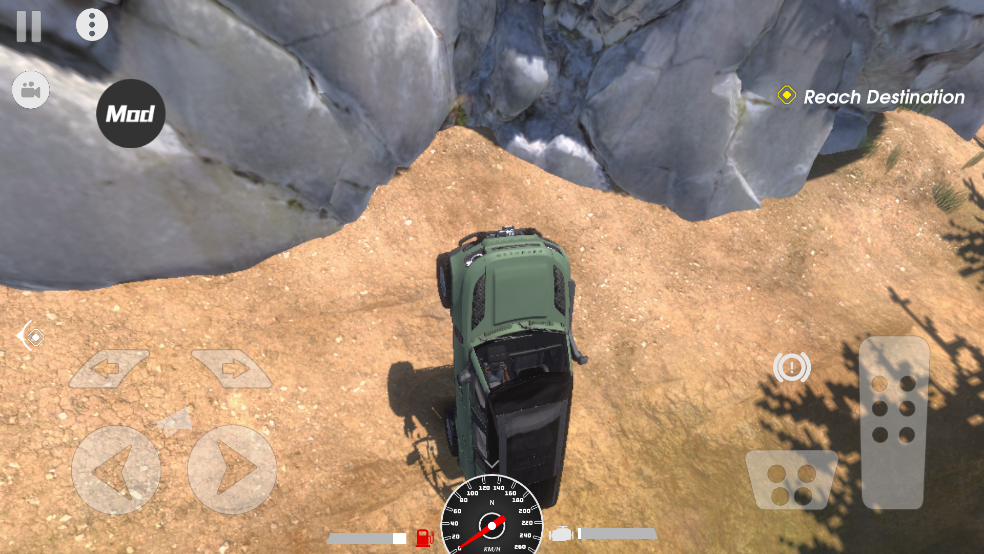
Task: Open the three-dot options menu
Action: [x=92, y=25]
